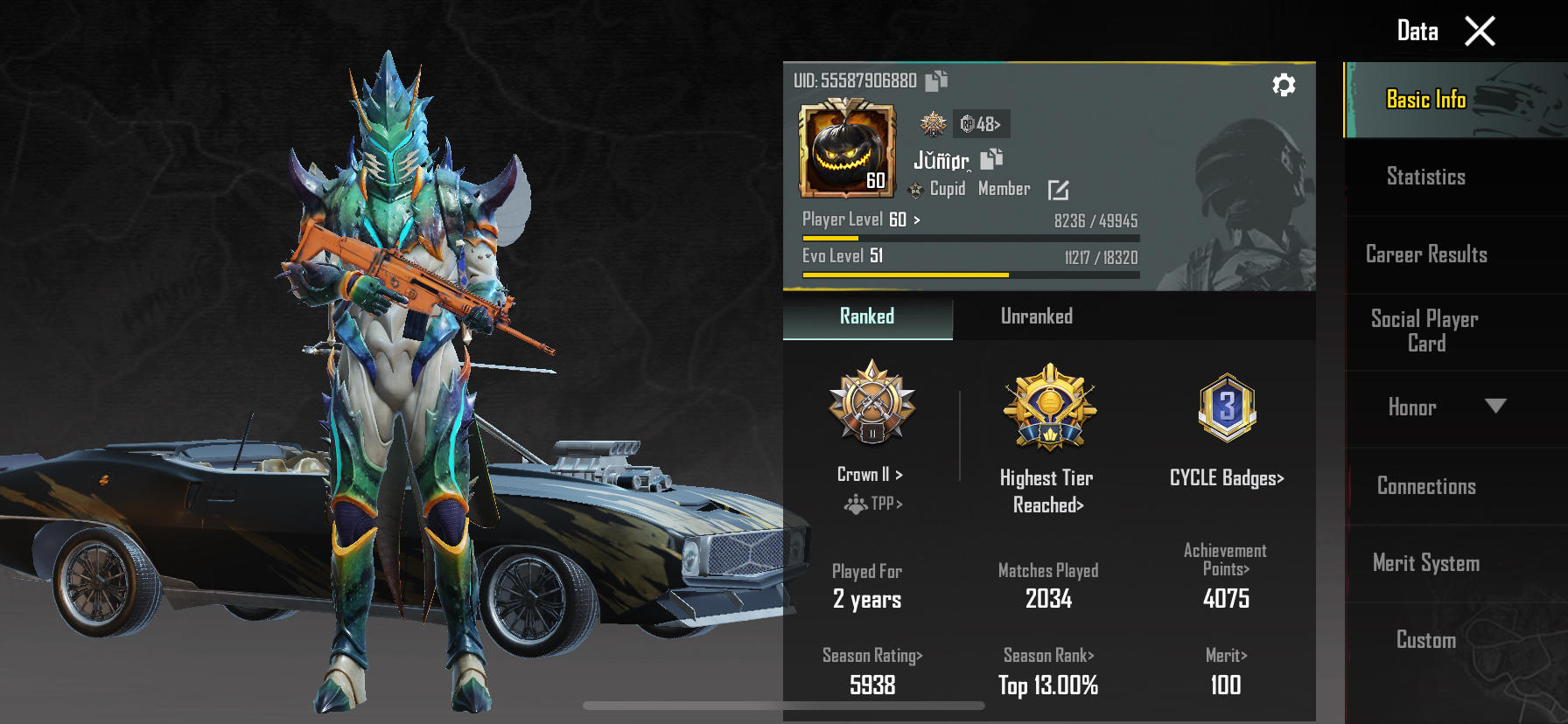Open Achievement Points details
The width and height of the screenshot is (1568, 724).
click(x=1225, y=560)
